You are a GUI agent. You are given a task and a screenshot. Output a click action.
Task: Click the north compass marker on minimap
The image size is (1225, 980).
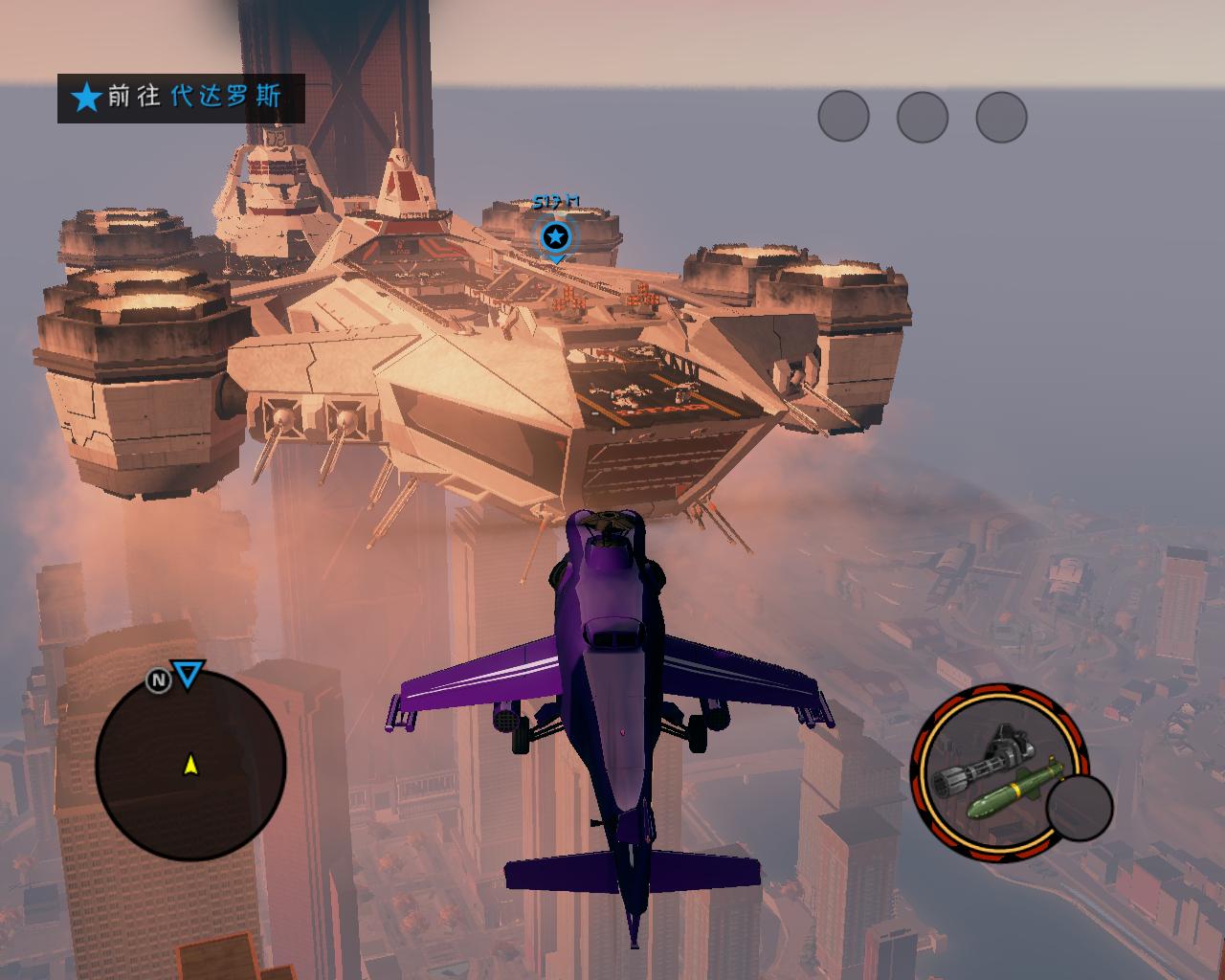tap(158, 680)
